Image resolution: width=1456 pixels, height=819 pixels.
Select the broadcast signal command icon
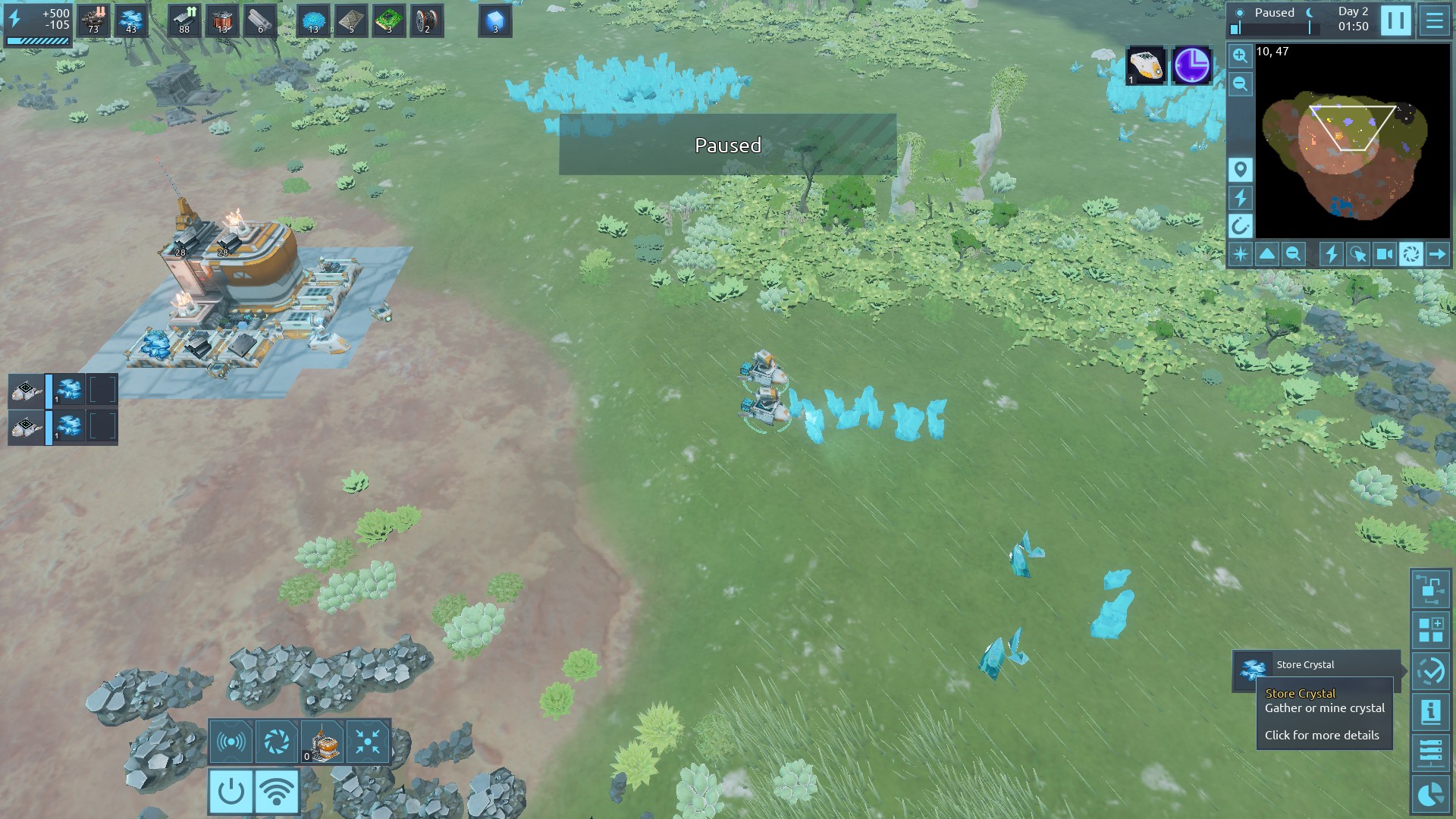(231, 742)
